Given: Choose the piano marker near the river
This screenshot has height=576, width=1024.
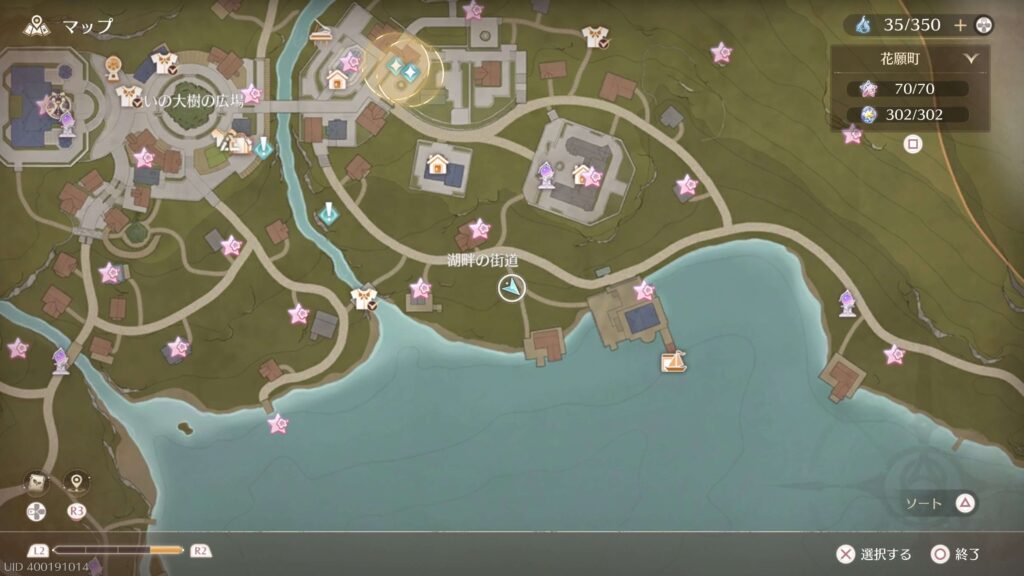Looking at the screenshot, I should (321, 33).
